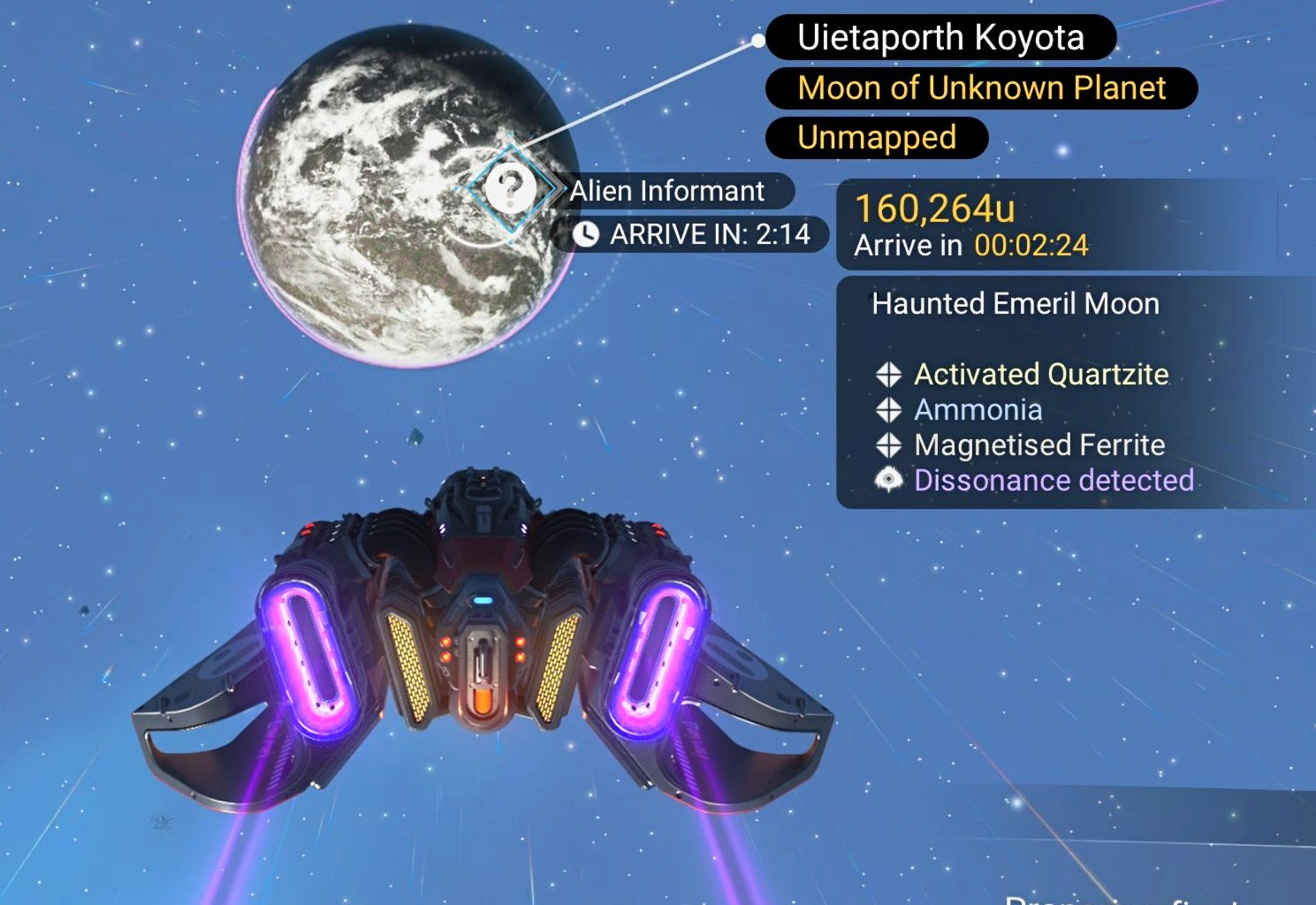Image resolution: width=1316 pixels, height=905 pixels.
Task: Select the Uietaporth Koyota name tag
Action: tap(939, 38)
